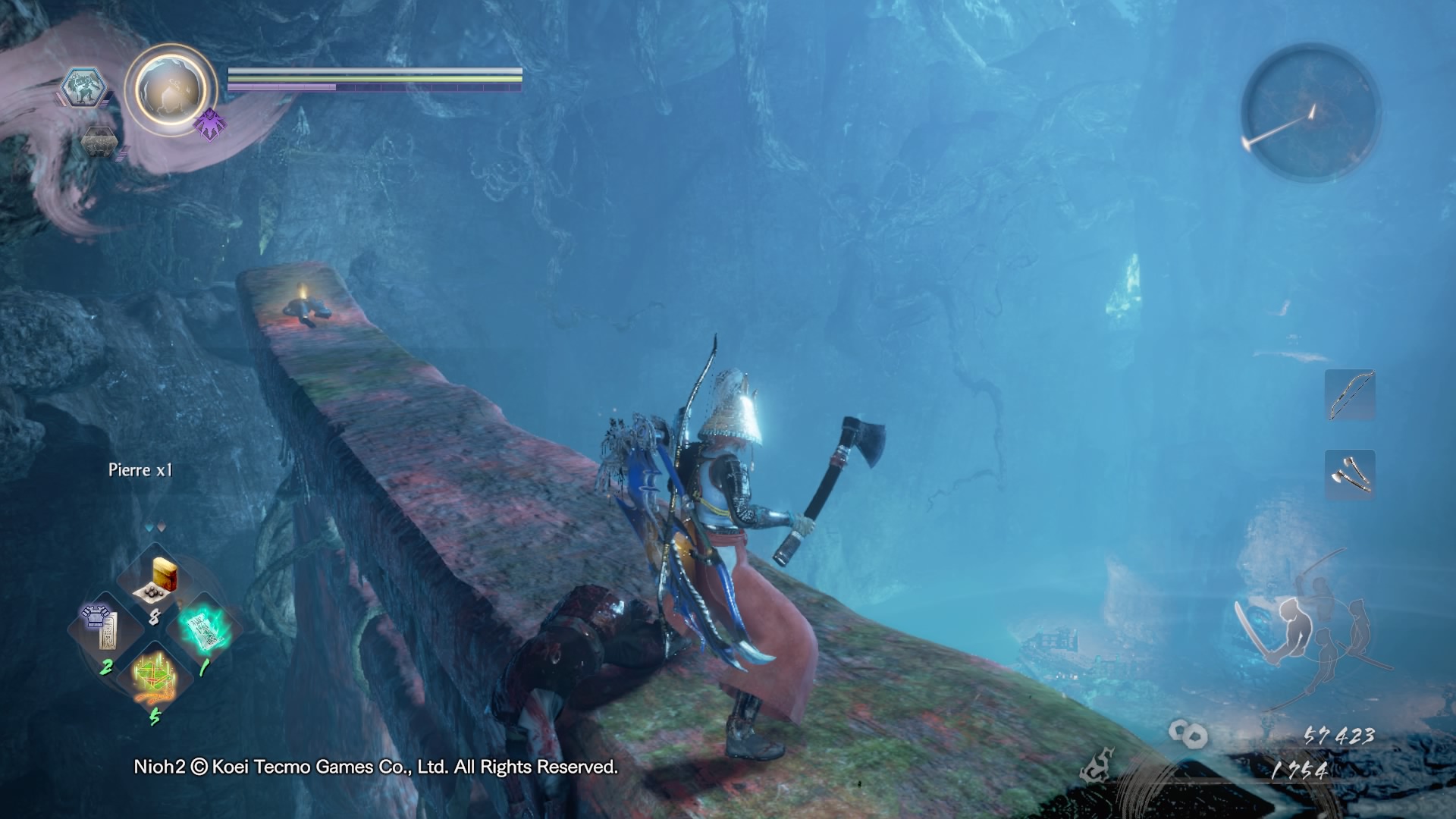Activate the glowing teal talisman shortcut
The height and width of the screenshot is (819, 1456).
pos(203,629)
